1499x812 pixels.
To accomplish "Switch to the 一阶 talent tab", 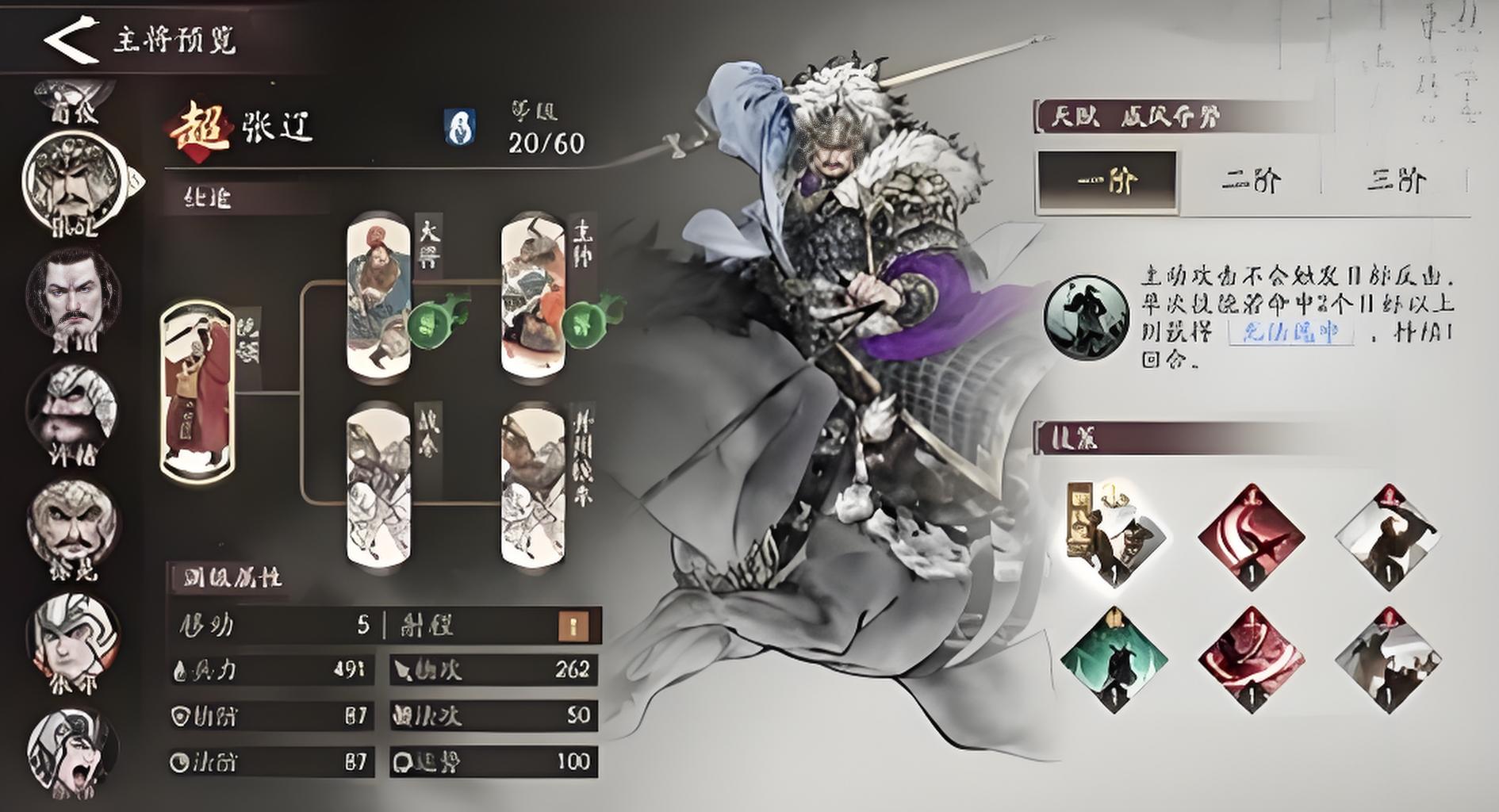I will click(x=1107, y=182).
